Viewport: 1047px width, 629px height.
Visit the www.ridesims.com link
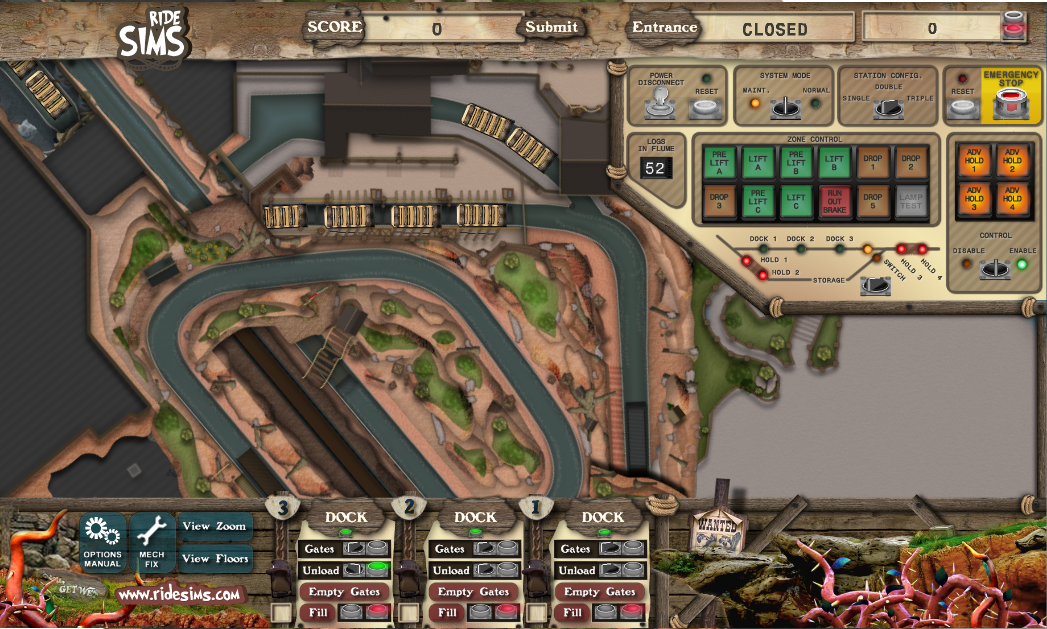[x=180, y=594]
